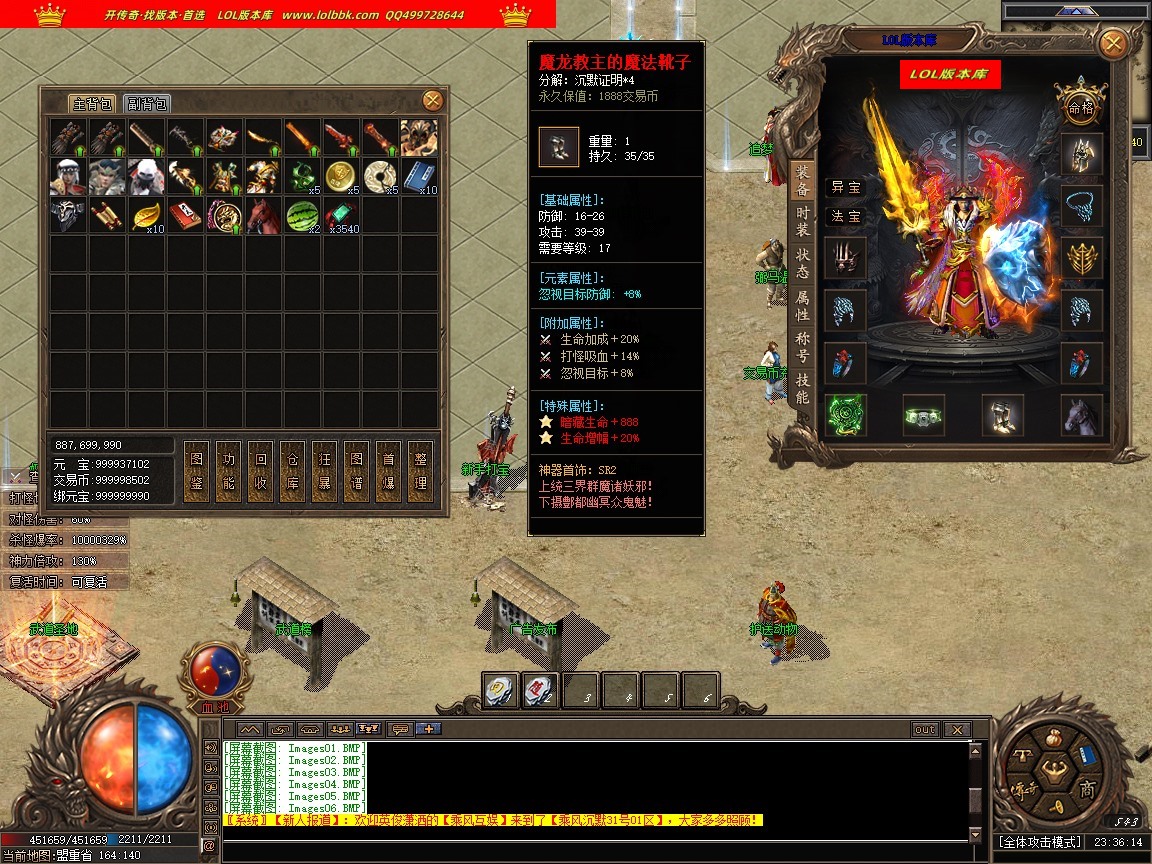Show the 属性 attributes tab
Screen dimensions: 1152x864
pos(802,305)
